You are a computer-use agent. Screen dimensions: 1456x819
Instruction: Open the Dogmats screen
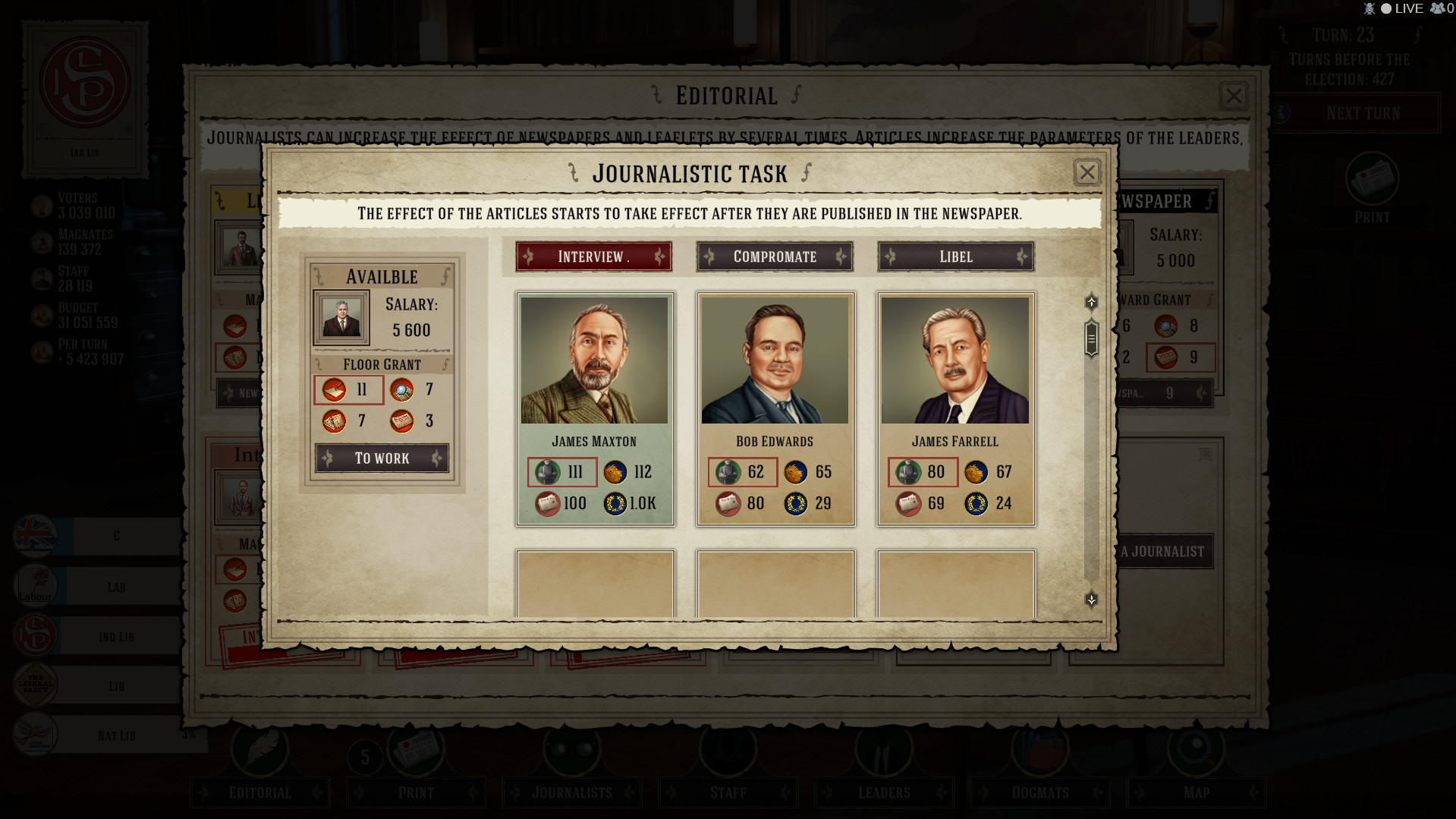pyautogui.click(x=1039, y=792)
